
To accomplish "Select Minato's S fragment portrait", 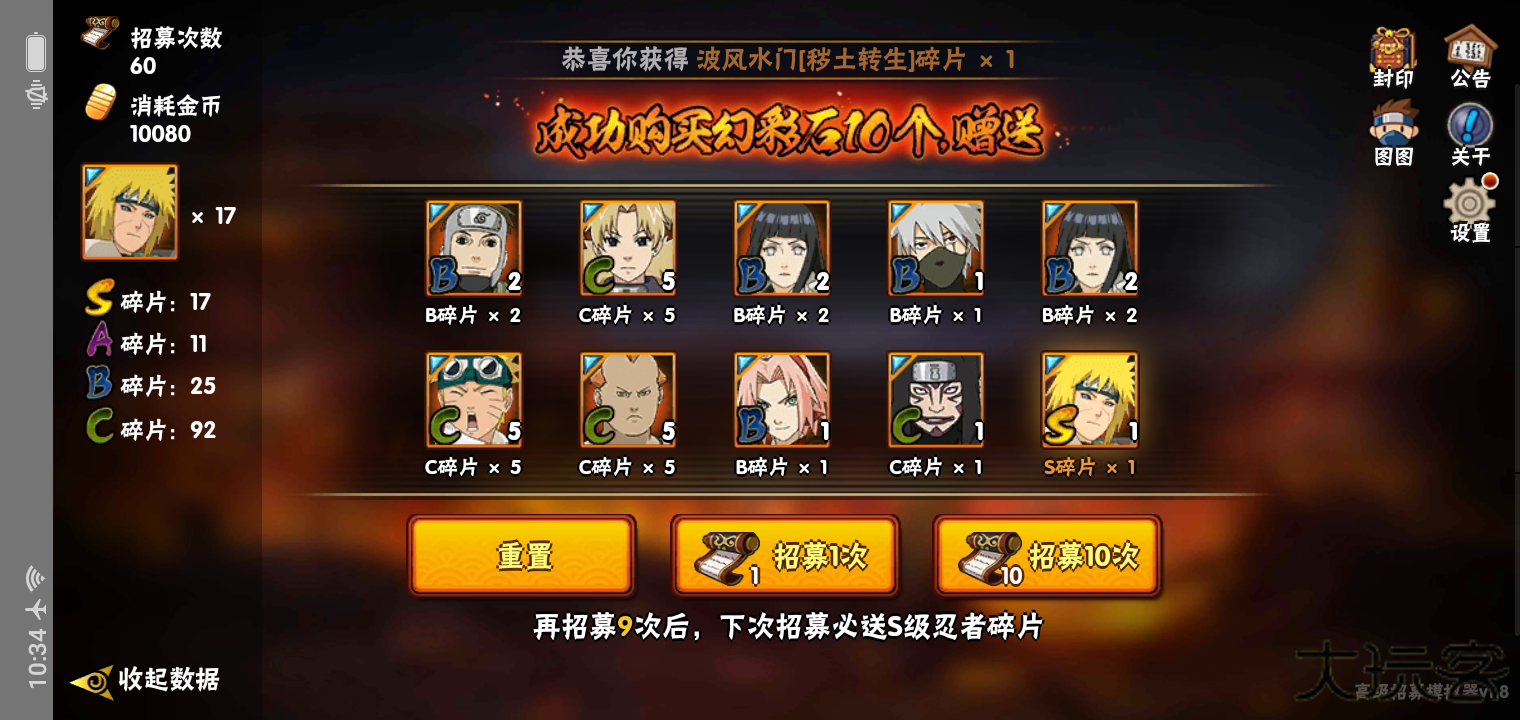I will pos(1090,398).
